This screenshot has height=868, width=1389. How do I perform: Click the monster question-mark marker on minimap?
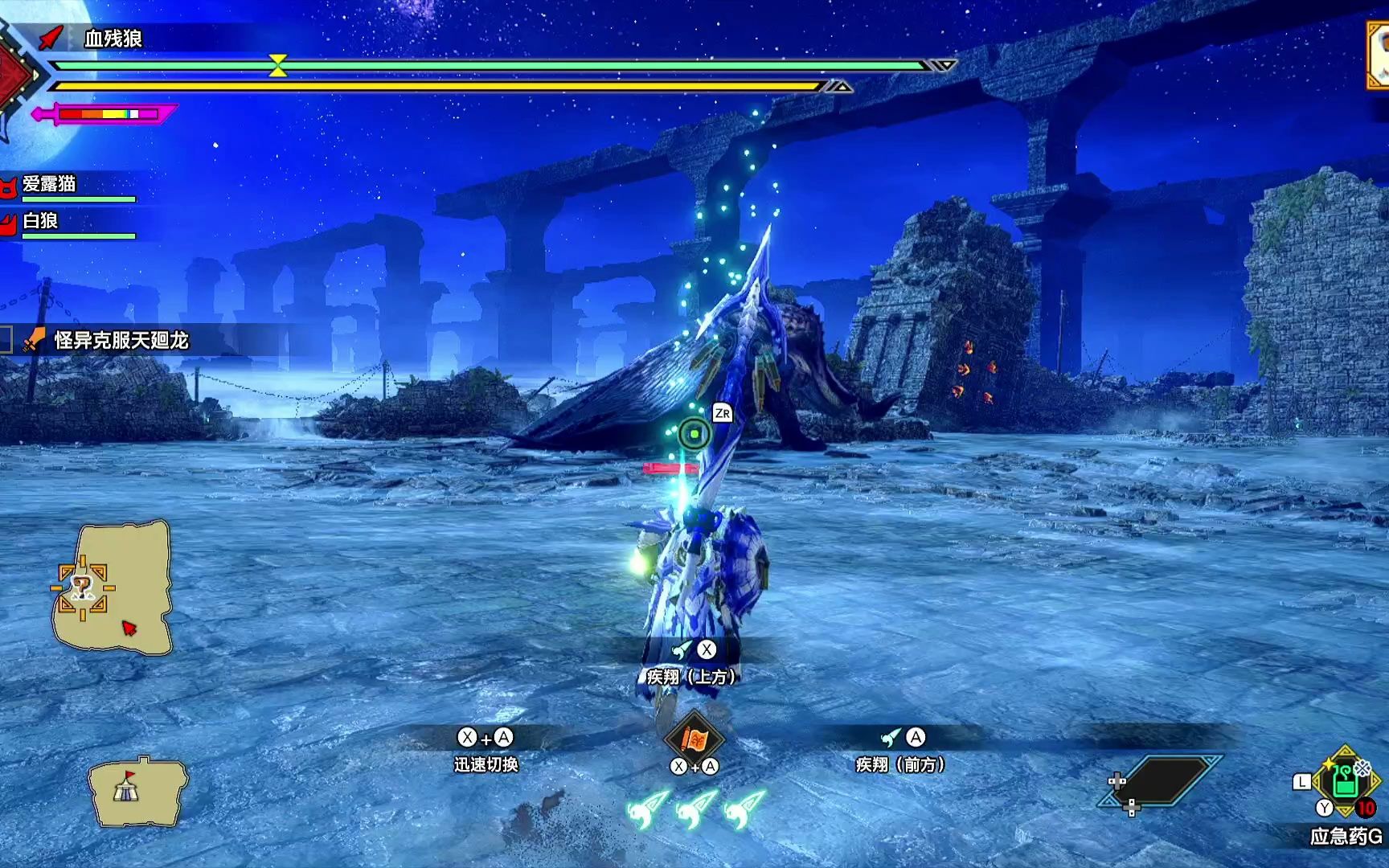pos(81,588)
